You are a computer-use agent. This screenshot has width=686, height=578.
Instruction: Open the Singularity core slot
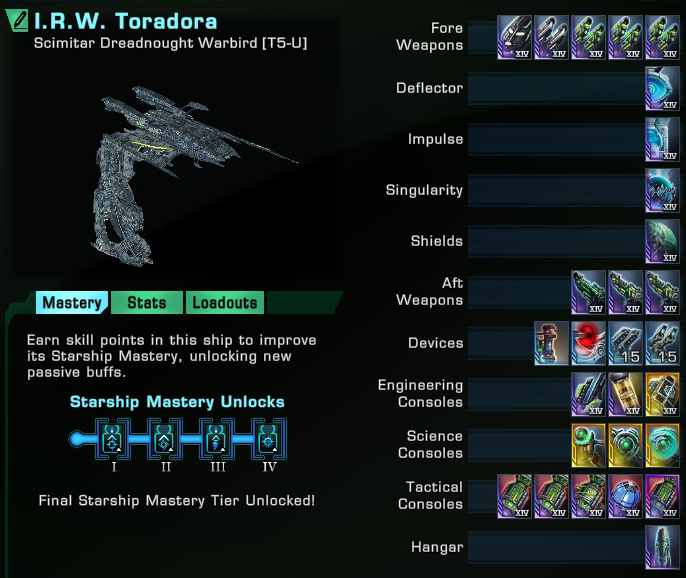pyautogui.click(x=662, y=190)
